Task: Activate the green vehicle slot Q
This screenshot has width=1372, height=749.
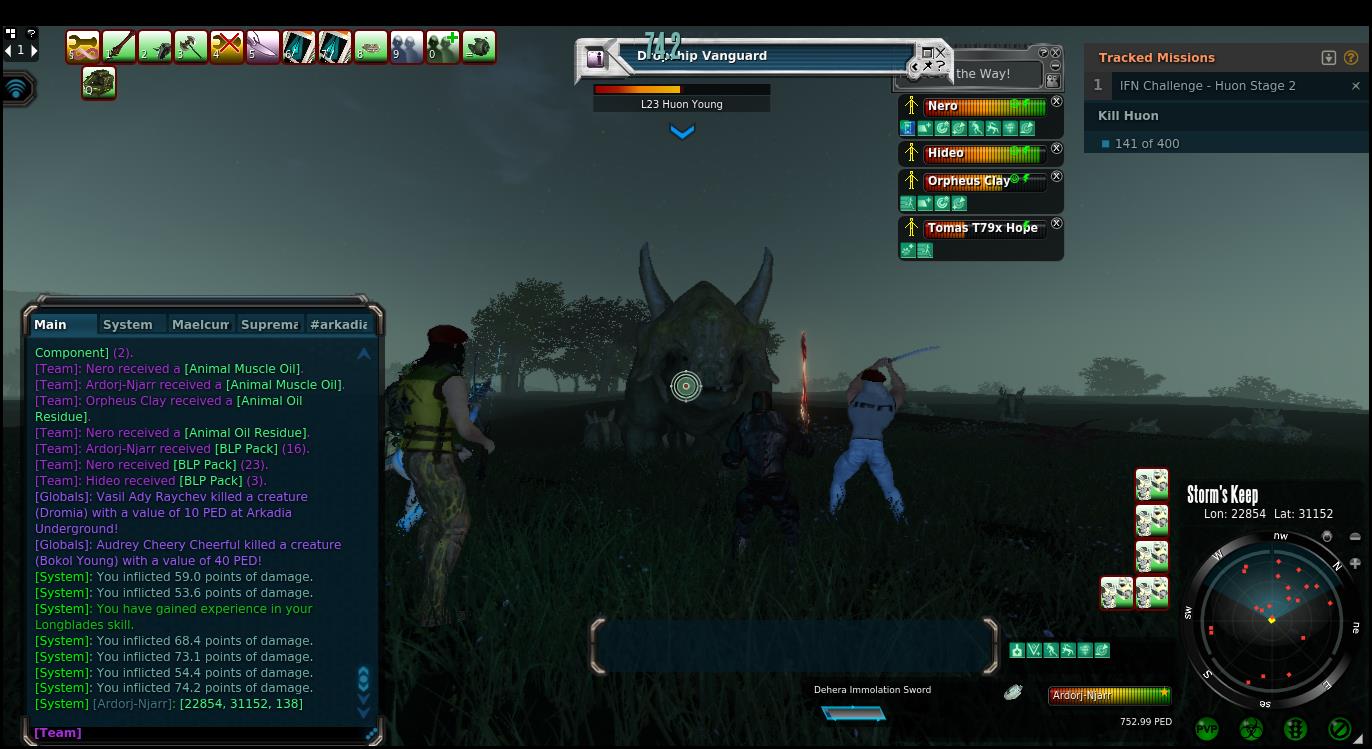Action: (99, 83)
